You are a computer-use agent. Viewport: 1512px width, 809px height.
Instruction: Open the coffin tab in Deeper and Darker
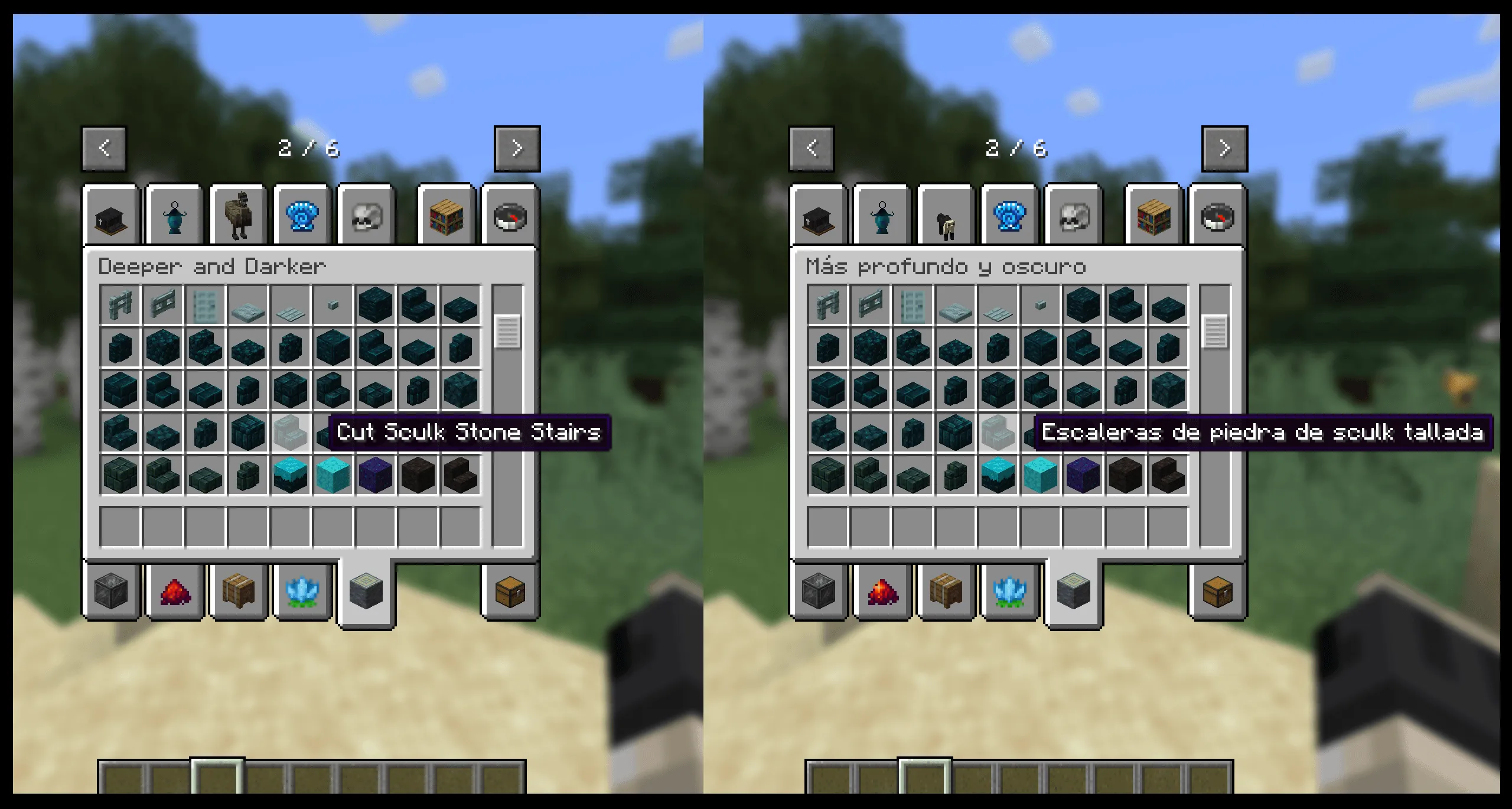point(110,216)
